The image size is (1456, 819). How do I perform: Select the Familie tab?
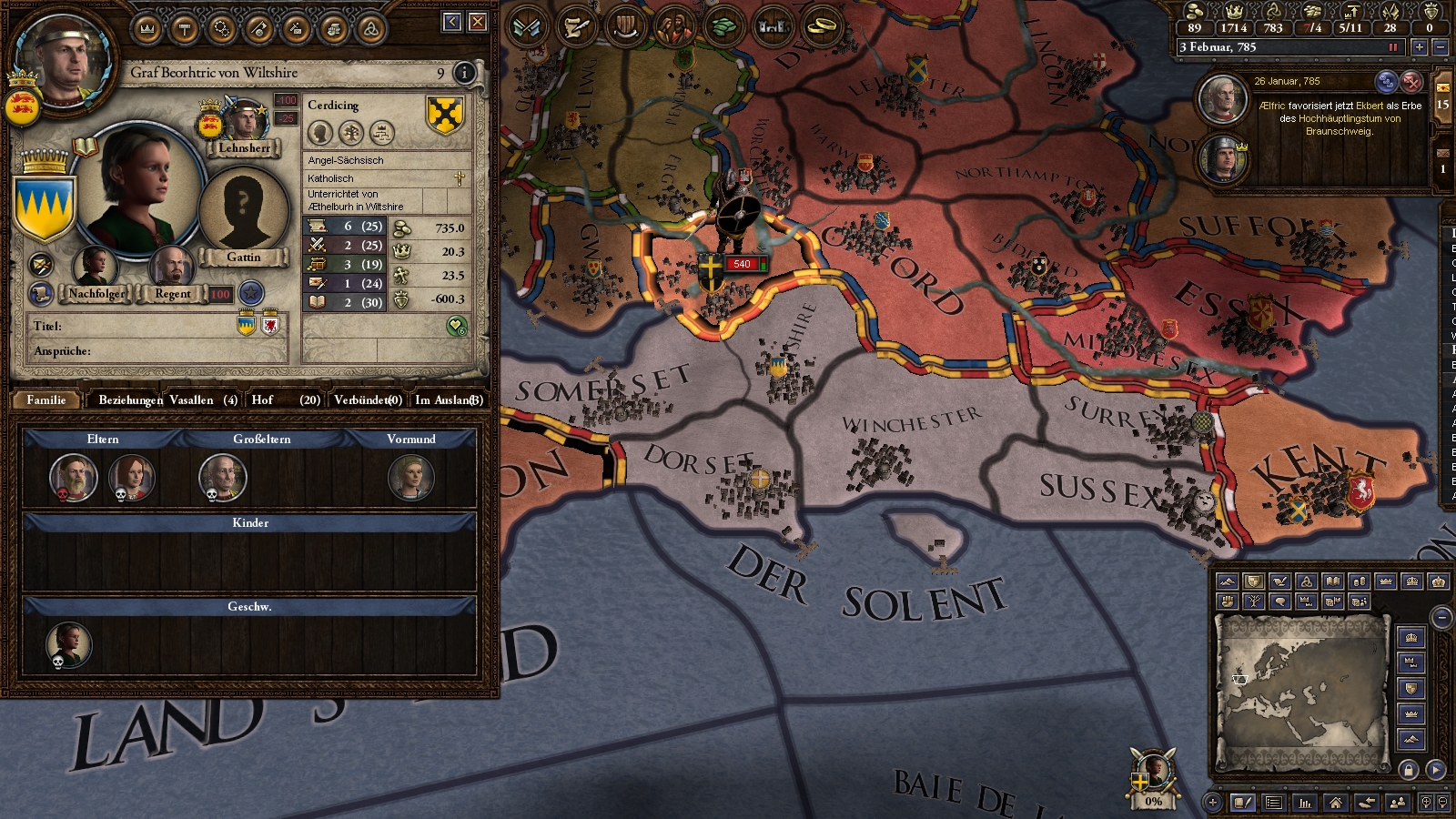click(x=46, y=399)
